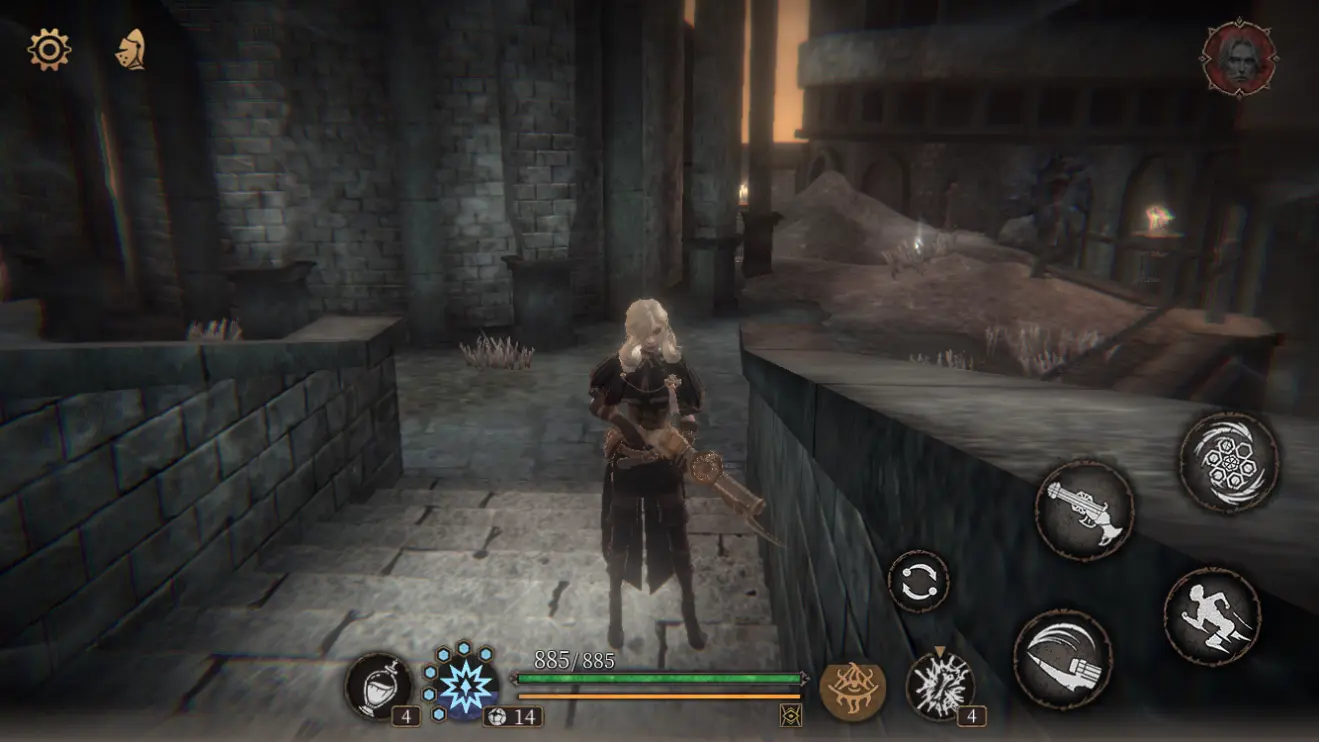
Task: Activate the blue starburst skill
Action: (462, 683)
